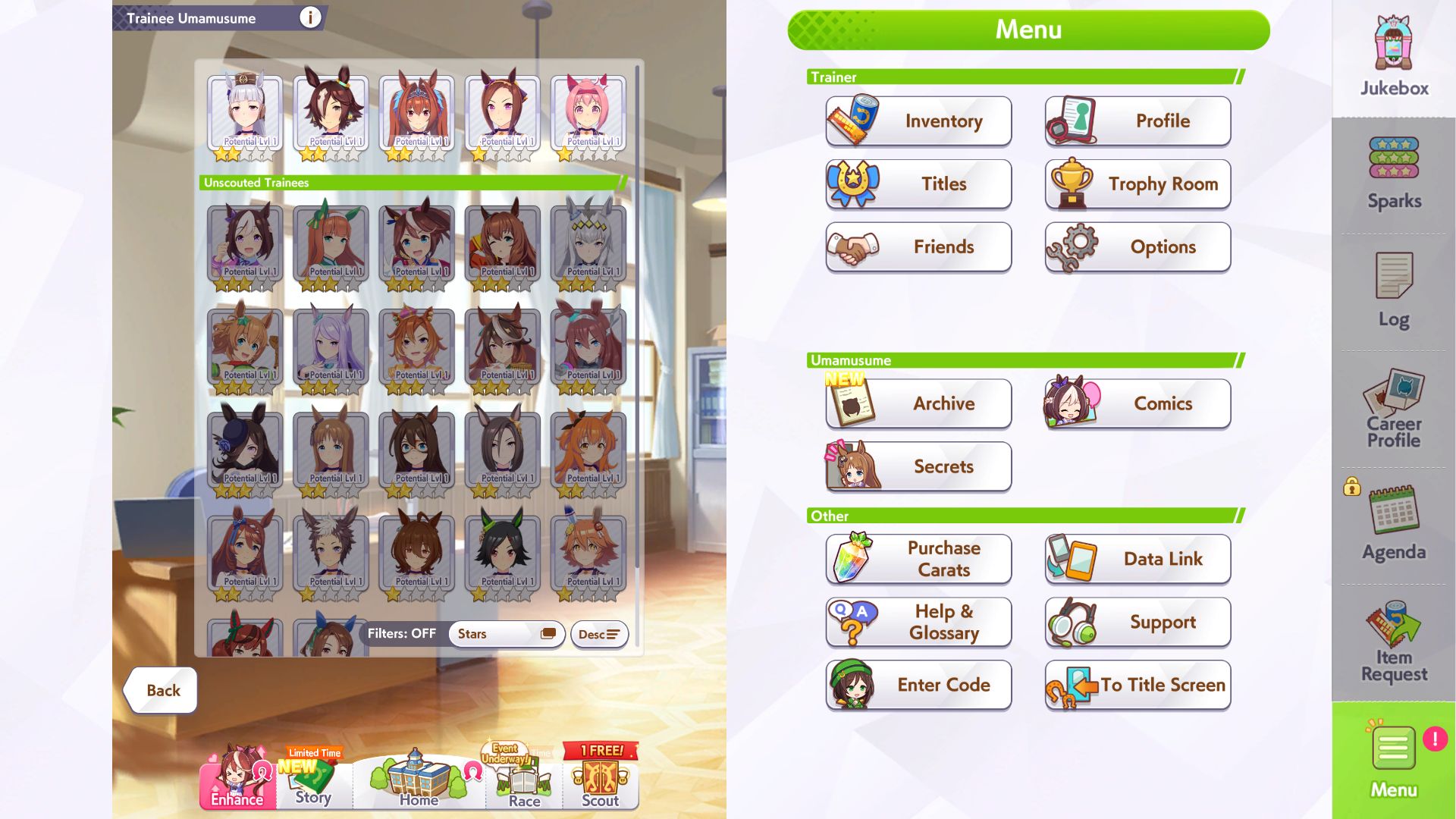Viewport: 1456px width, 819px height.
Task: Open the Friends list
Action: click(x=918, y=247)
